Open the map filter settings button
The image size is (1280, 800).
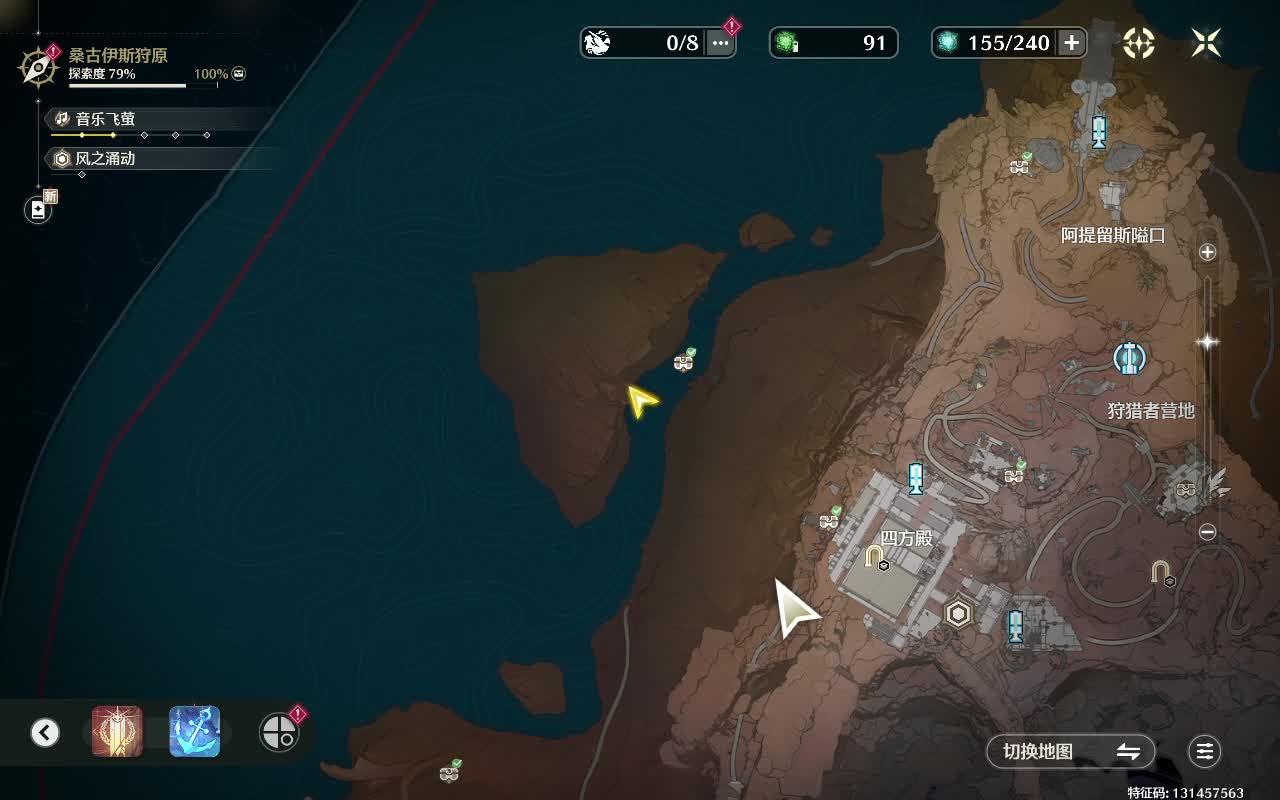click(x=1205, y=752)
